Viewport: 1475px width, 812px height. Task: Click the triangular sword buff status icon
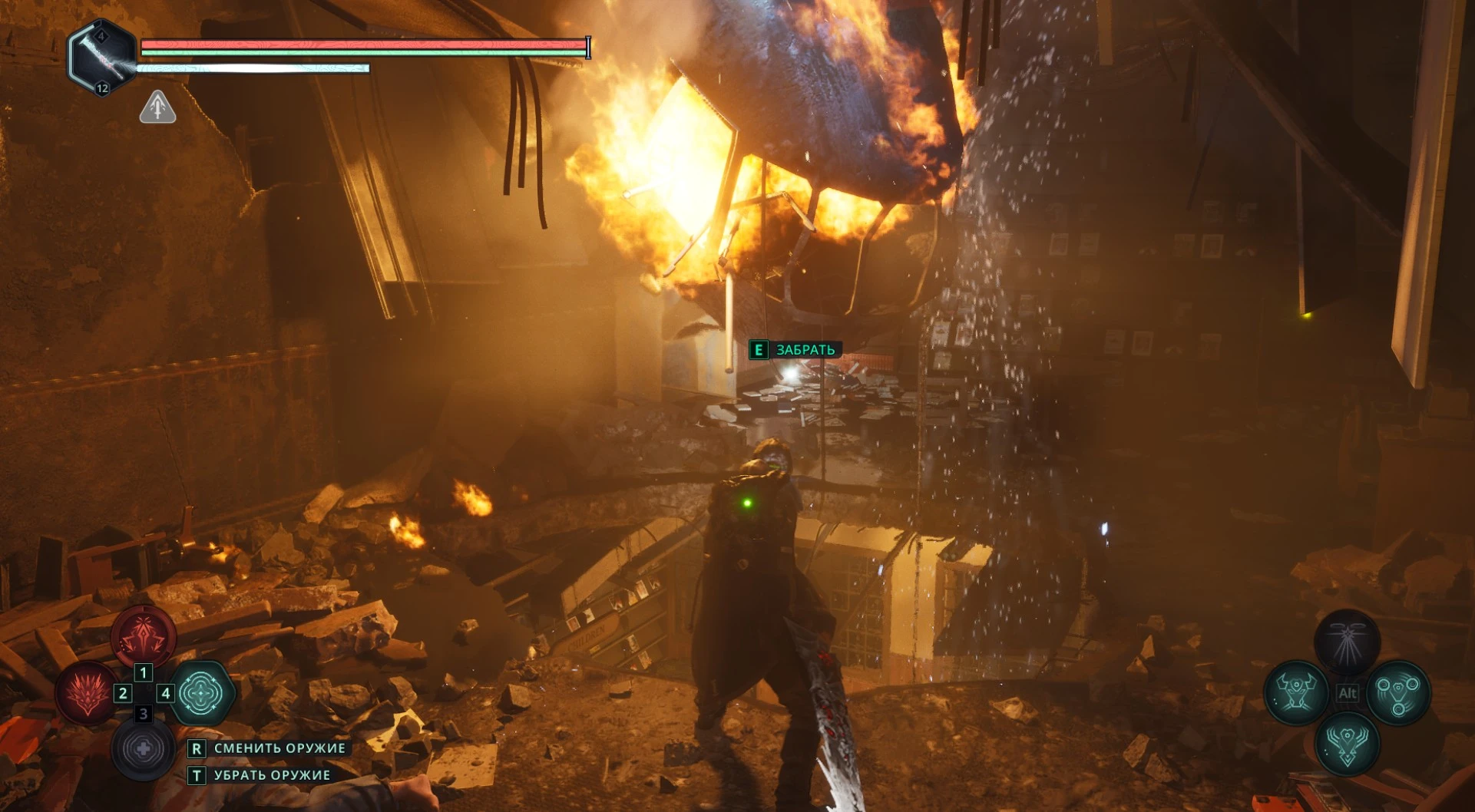[157, 107]
